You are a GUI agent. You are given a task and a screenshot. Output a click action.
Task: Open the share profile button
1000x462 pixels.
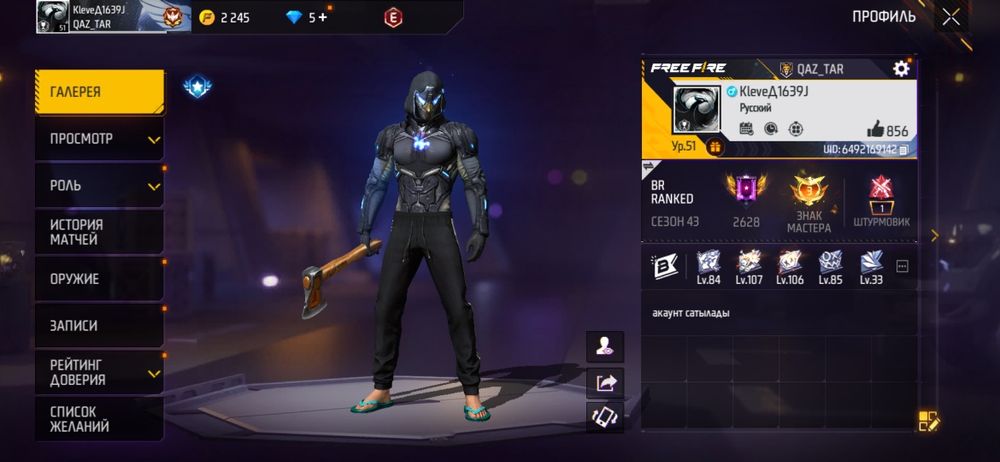coord(606,382)
